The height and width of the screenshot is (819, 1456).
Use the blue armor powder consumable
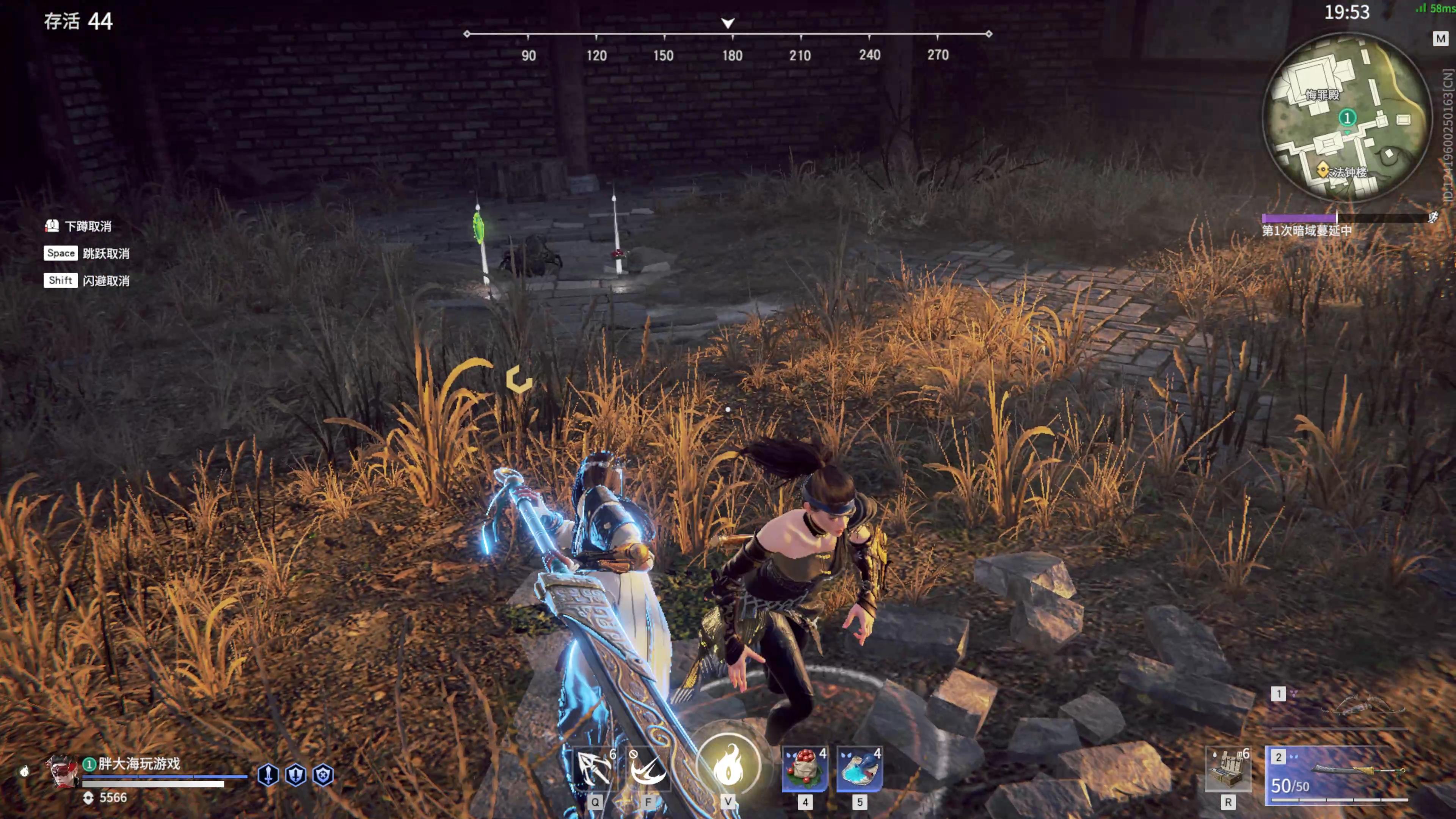(859, 769)
